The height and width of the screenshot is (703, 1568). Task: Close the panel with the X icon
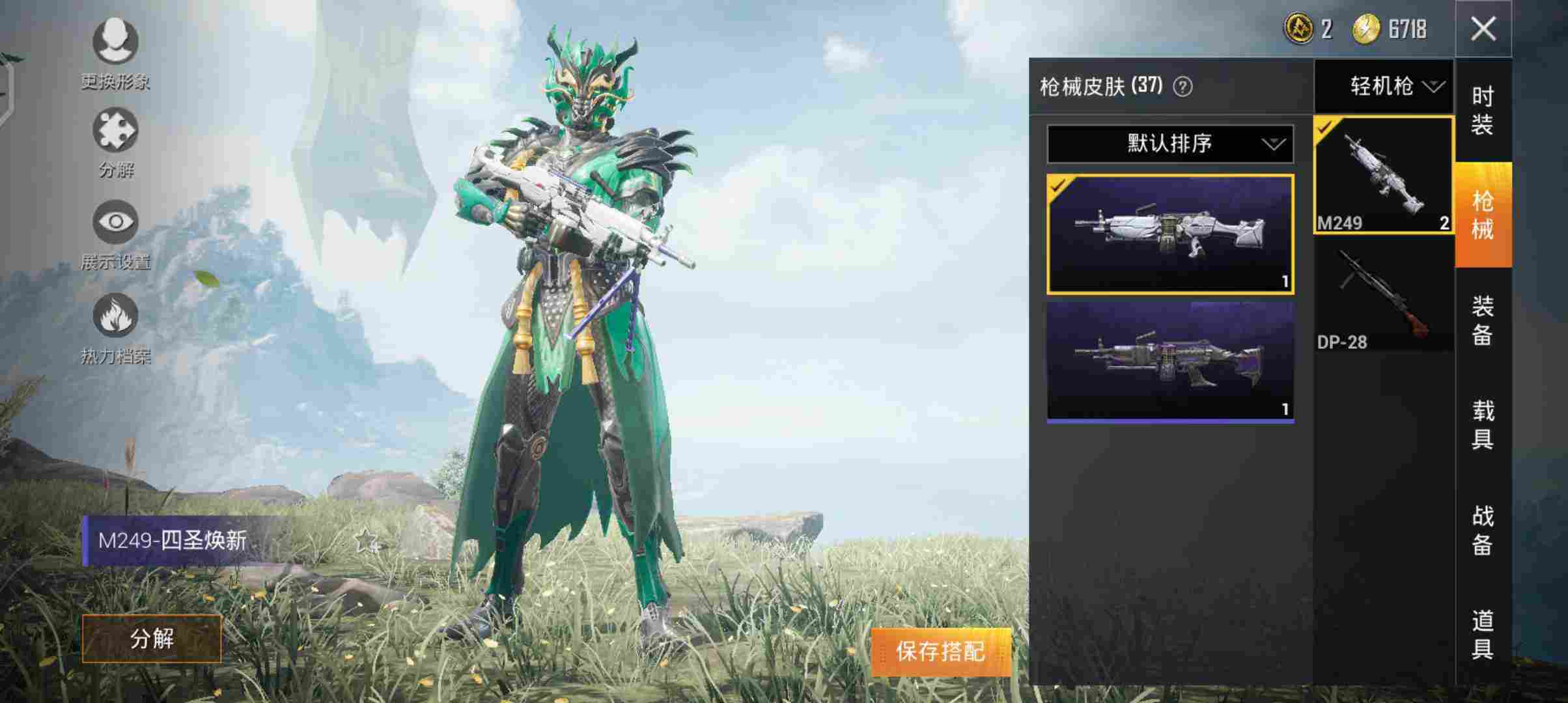1485,29
